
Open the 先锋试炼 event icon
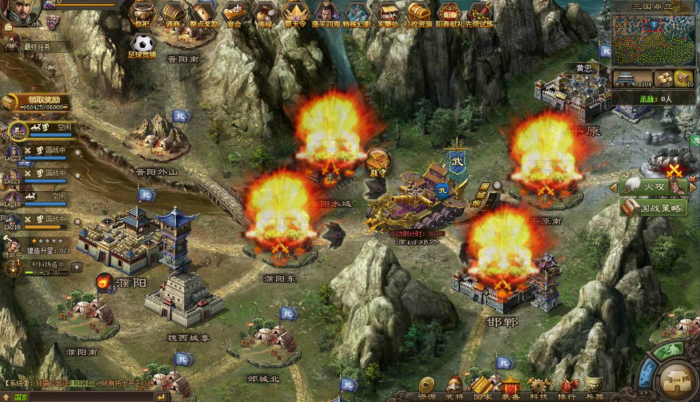click(x=481, y=14)
